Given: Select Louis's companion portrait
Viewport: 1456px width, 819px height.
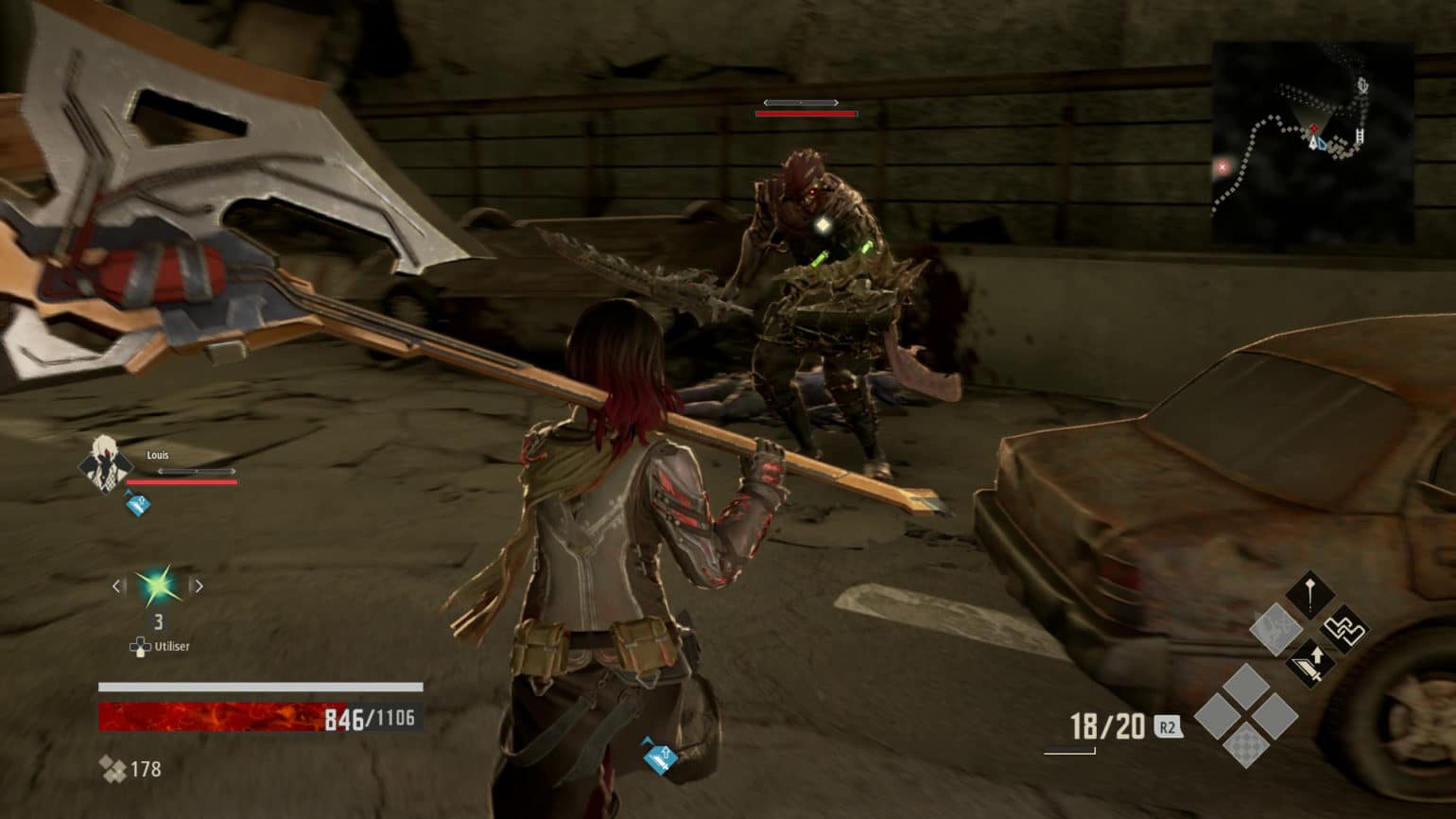Looking at the screenshot, I should [x=105, y=463].
